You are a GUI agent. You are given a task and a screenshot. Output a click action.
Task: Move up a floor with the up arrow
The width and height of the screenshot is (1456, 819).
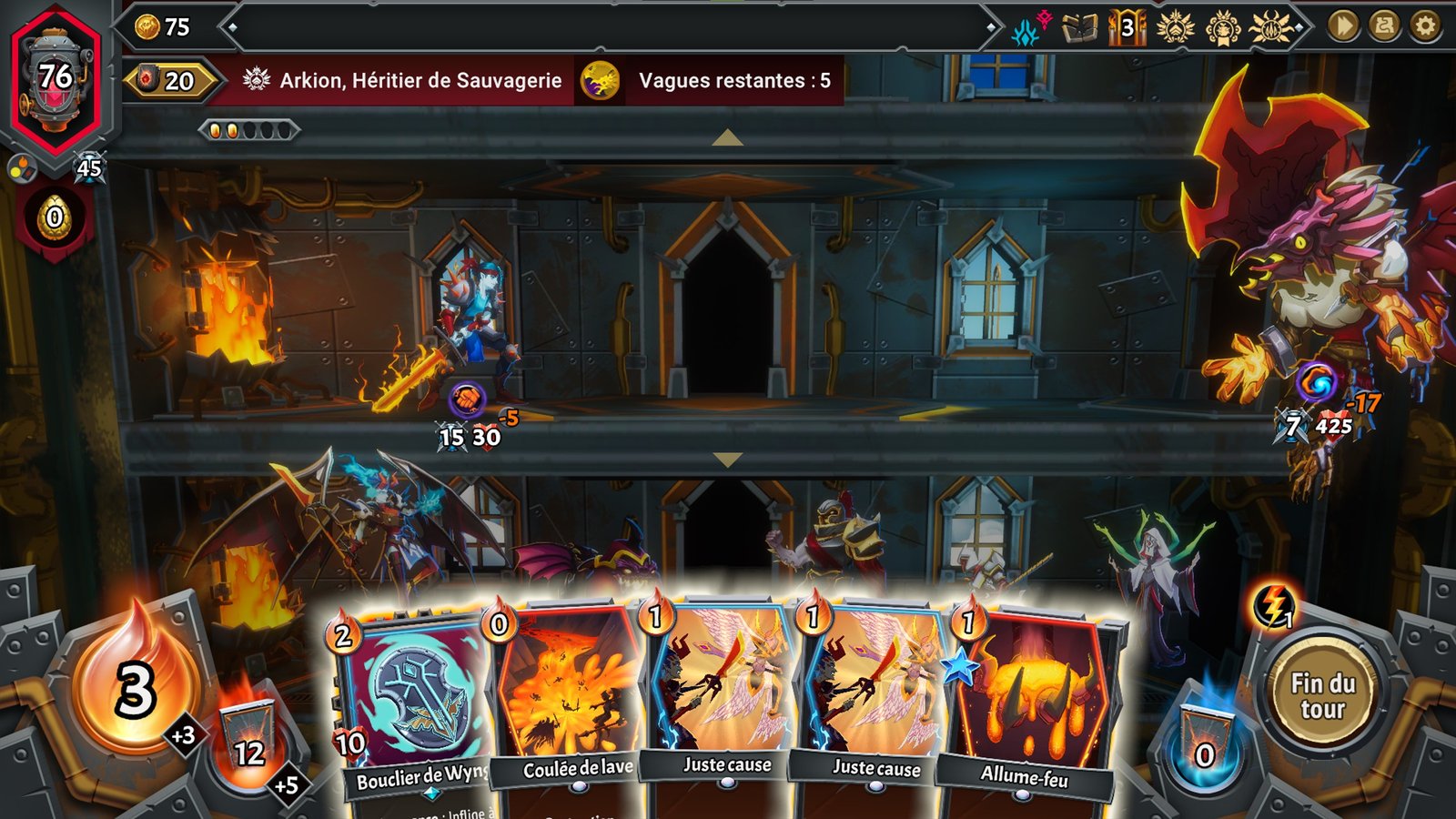727,138
